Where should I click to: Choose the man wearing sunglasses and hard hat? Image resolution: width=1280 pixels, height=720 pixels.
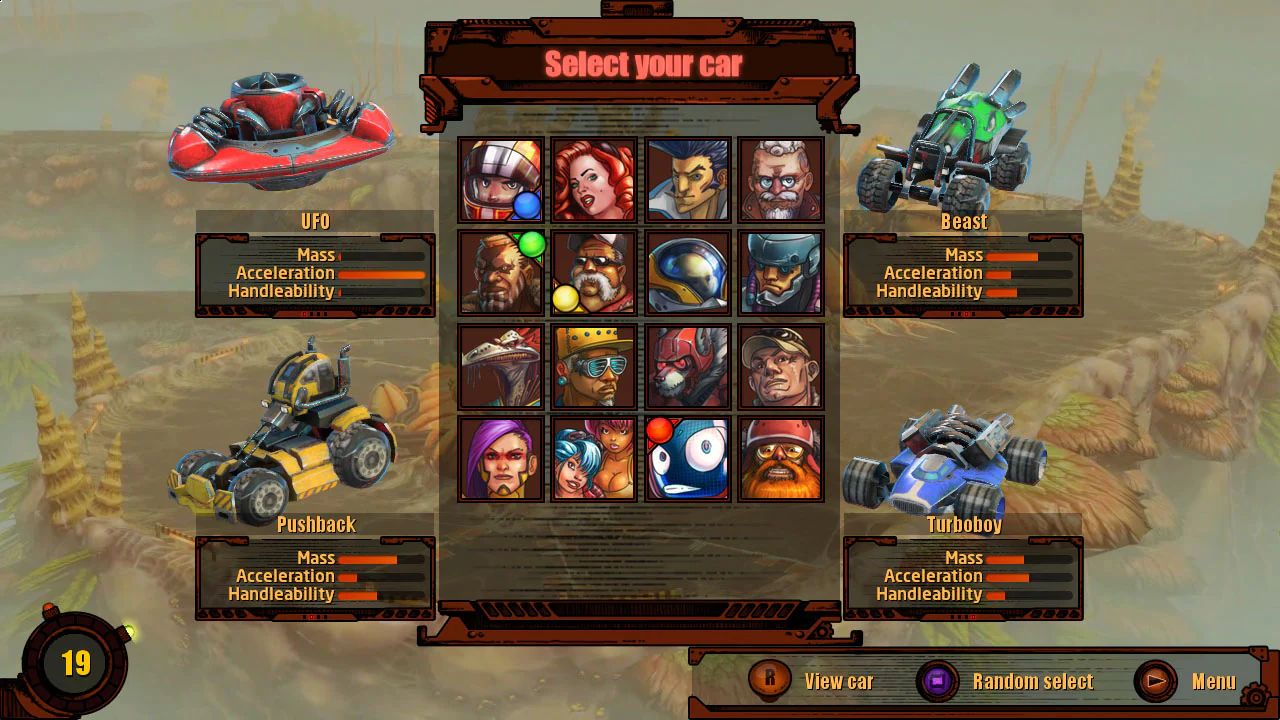(594, 364)
